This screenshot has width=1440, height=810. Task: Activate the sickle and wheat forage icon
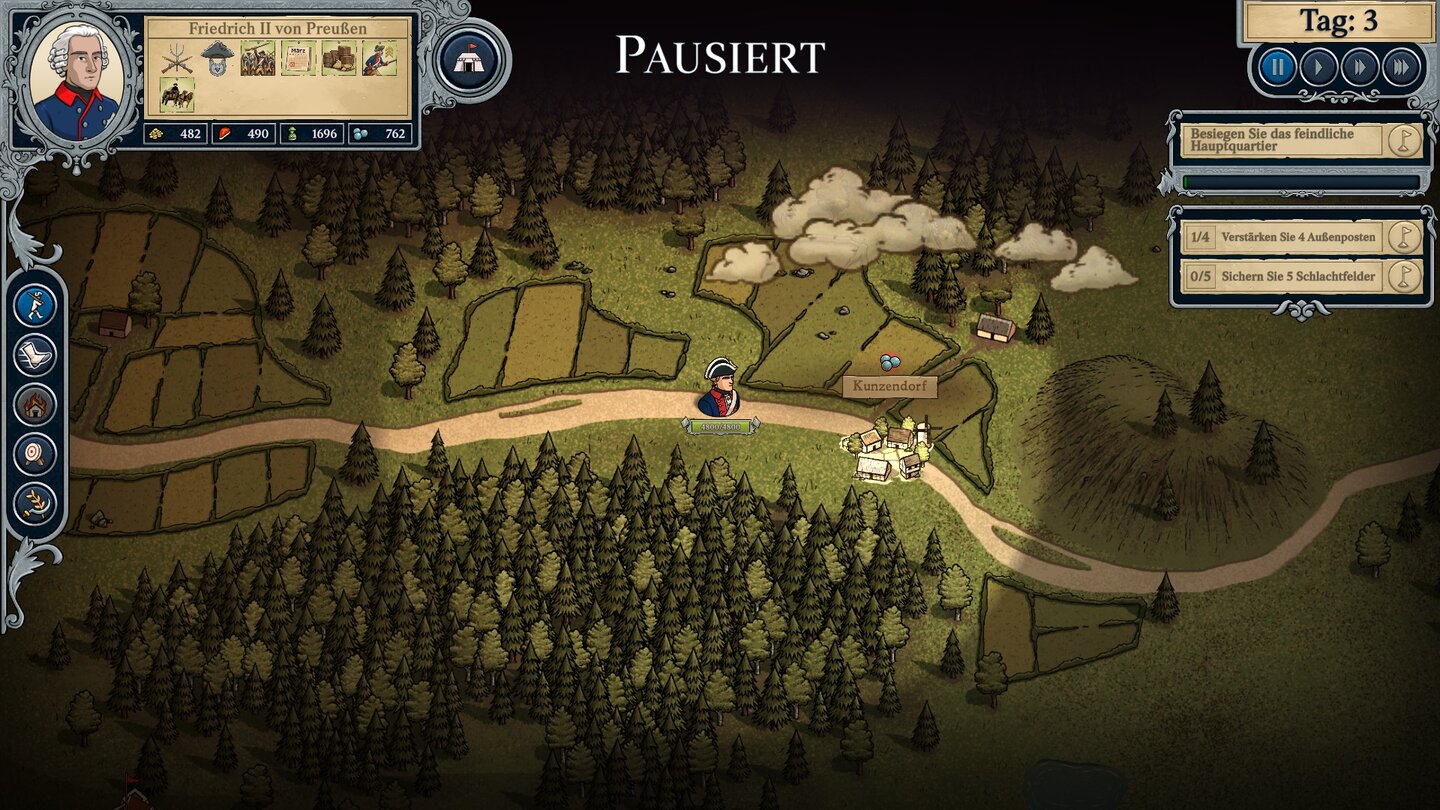coord(36,503)
